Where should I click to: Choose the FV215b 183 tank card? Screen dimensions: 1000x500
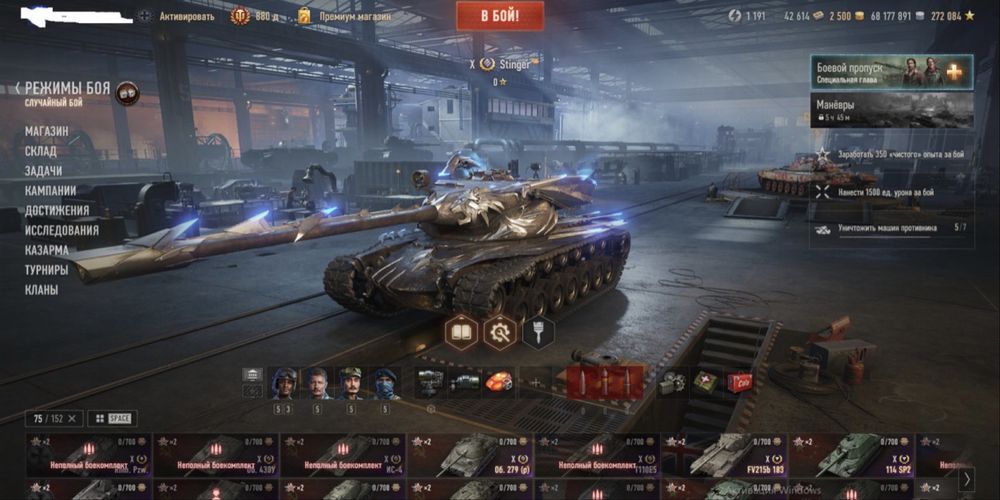tap(724, 455)
